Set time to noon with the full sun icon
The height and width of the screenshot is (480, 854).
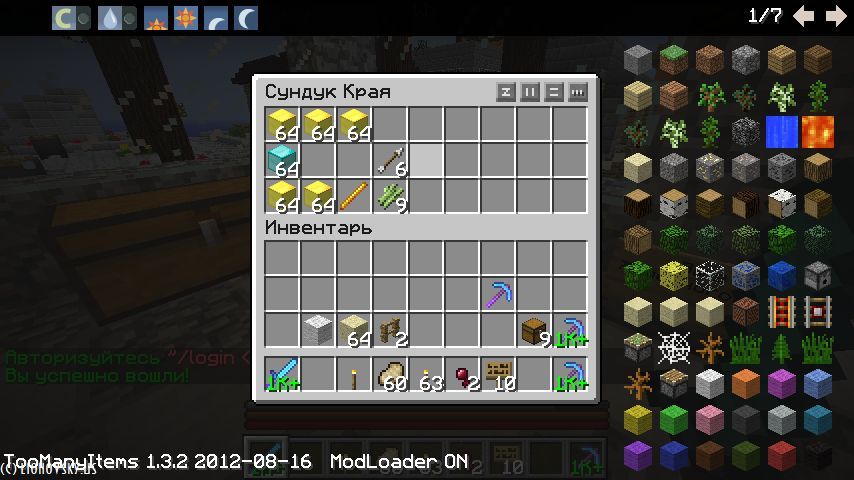tap(185, 17)
